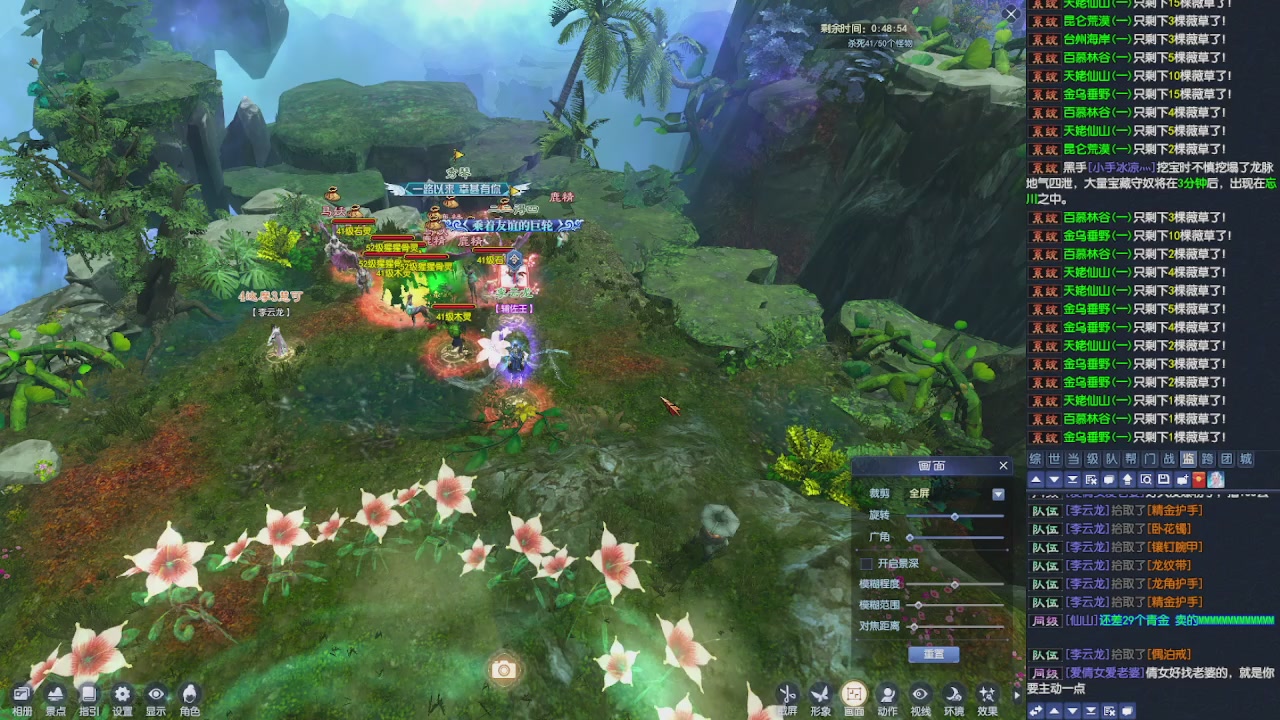This screenshot has height=720, width=1280.
Task: Toggle the 显示 display eye icon
Action: 156,698
